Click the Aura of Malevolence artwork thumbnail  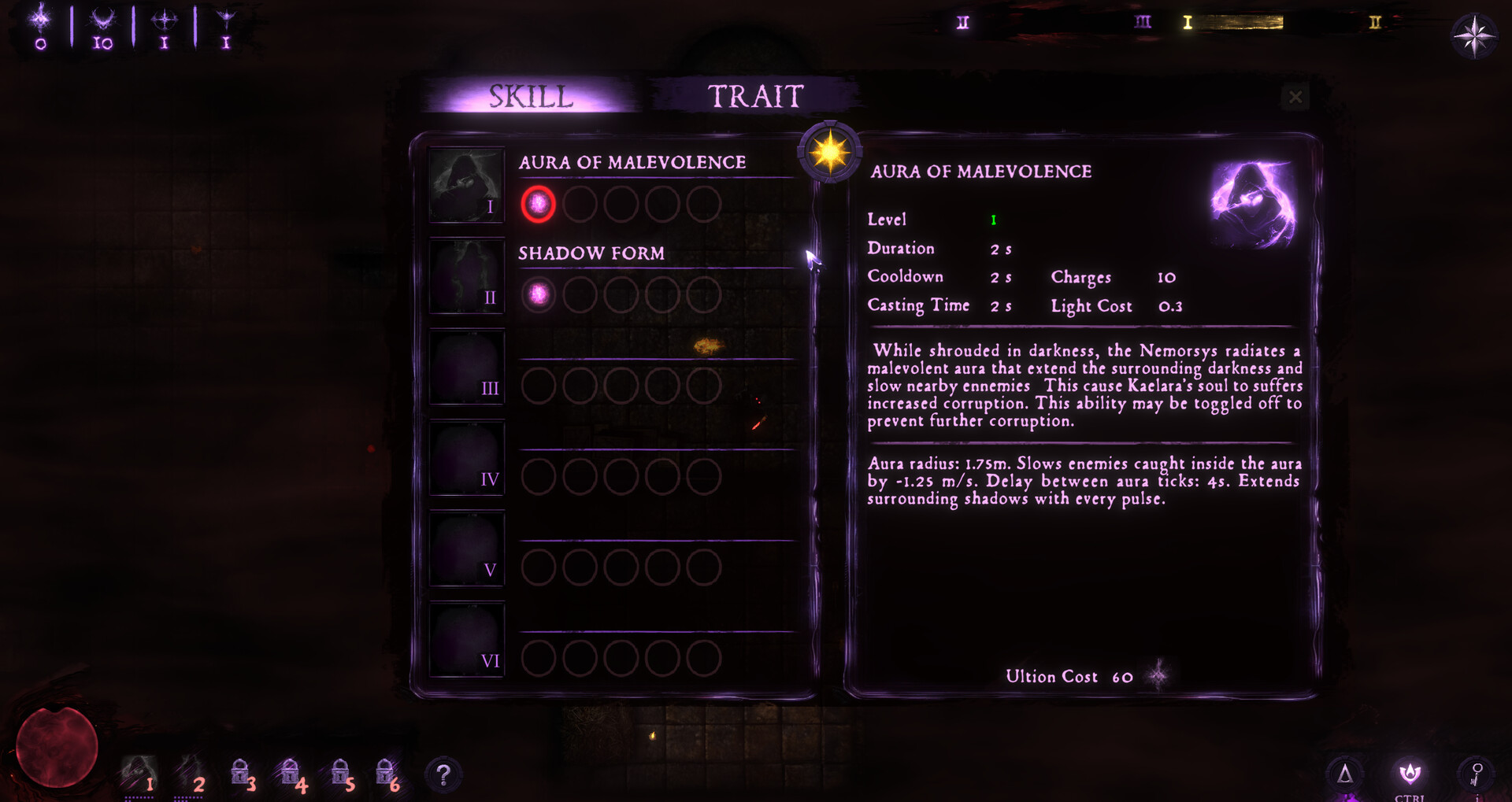tap(1252, 206)
